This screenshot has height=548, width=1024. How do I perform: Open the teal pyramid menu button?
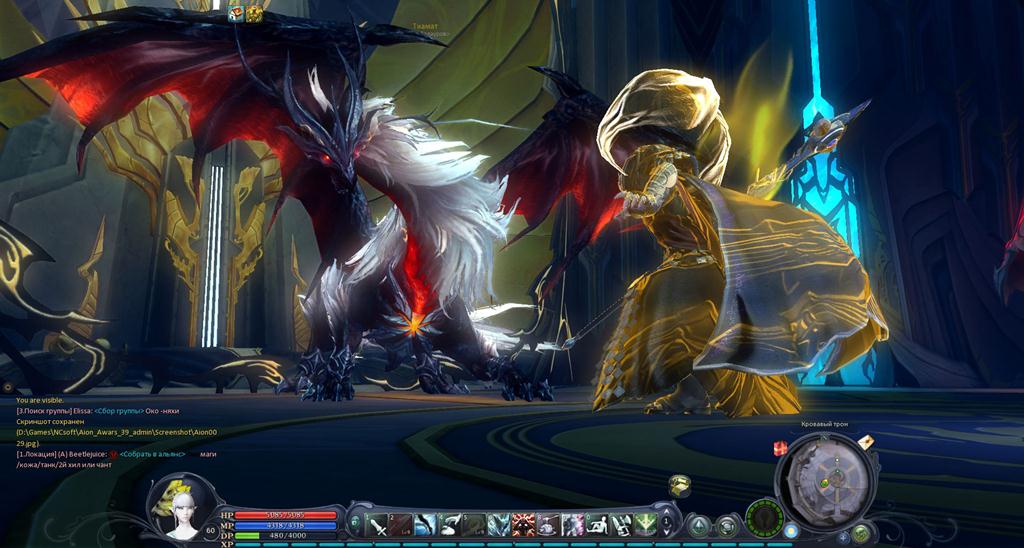(700, 525)
